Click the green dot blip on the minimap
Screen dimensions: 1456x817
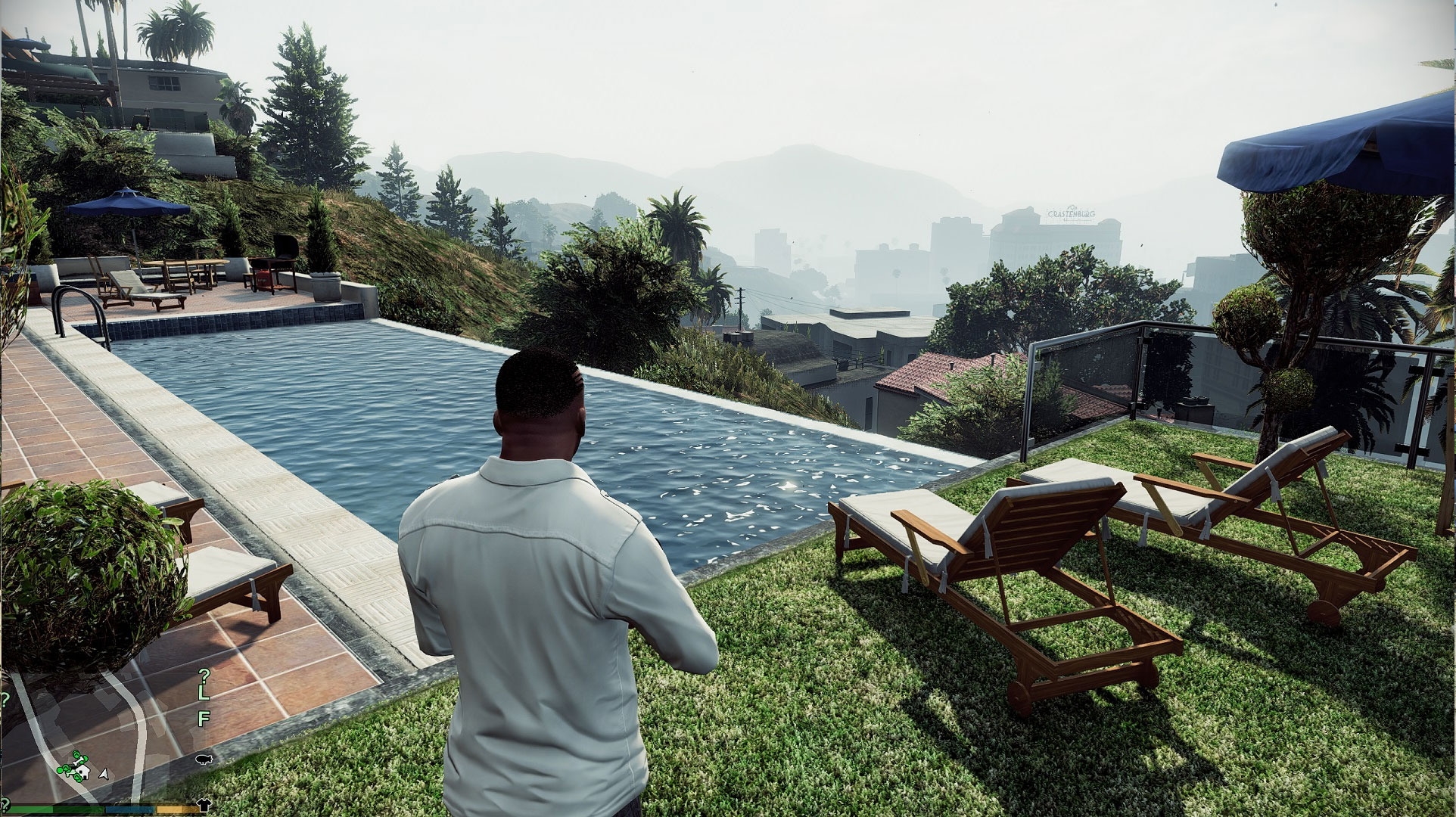click(61, 770)
